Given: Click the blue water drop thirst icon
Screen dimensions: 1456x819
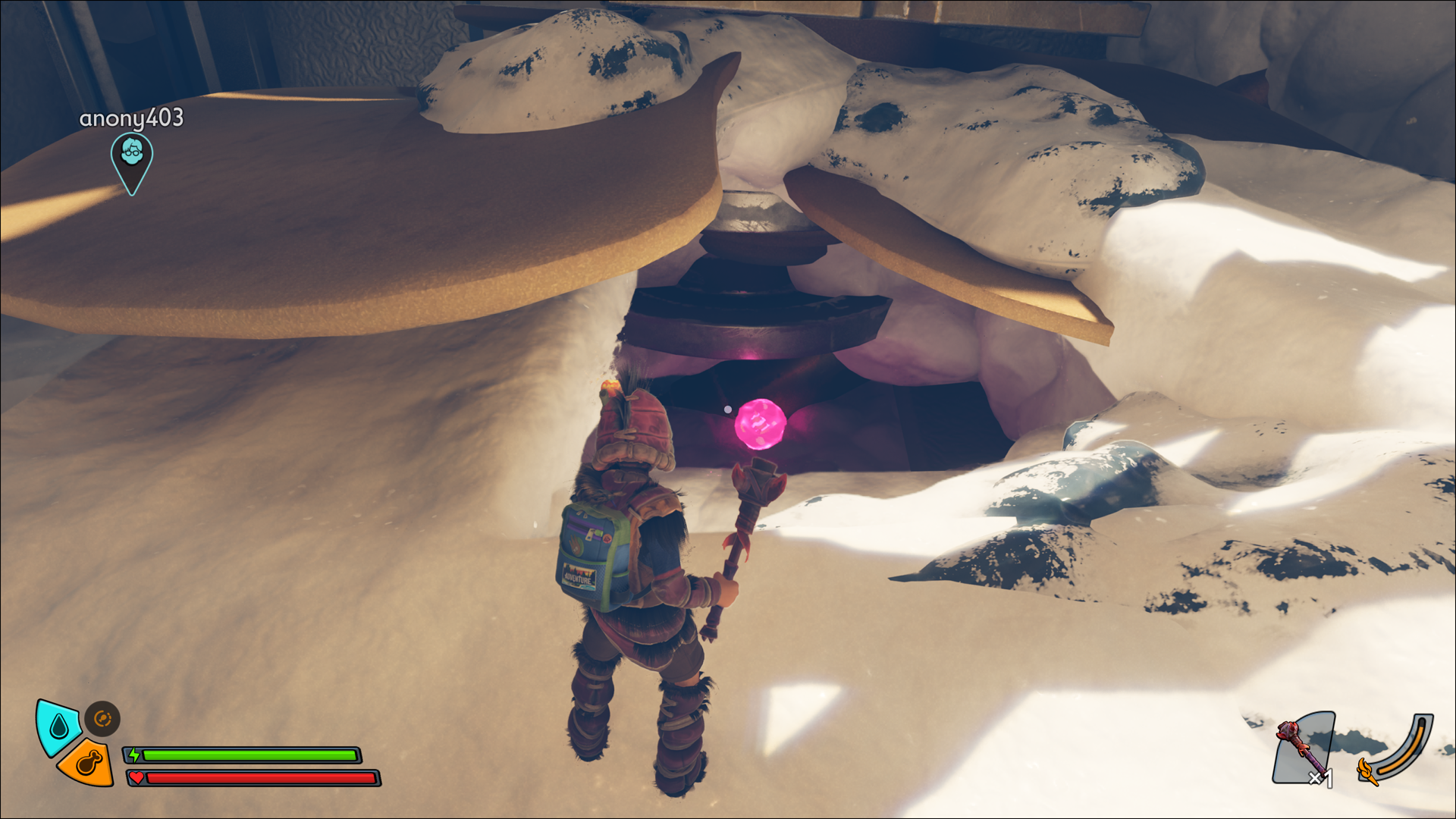Looking at the screenshot, I should 58,727.
